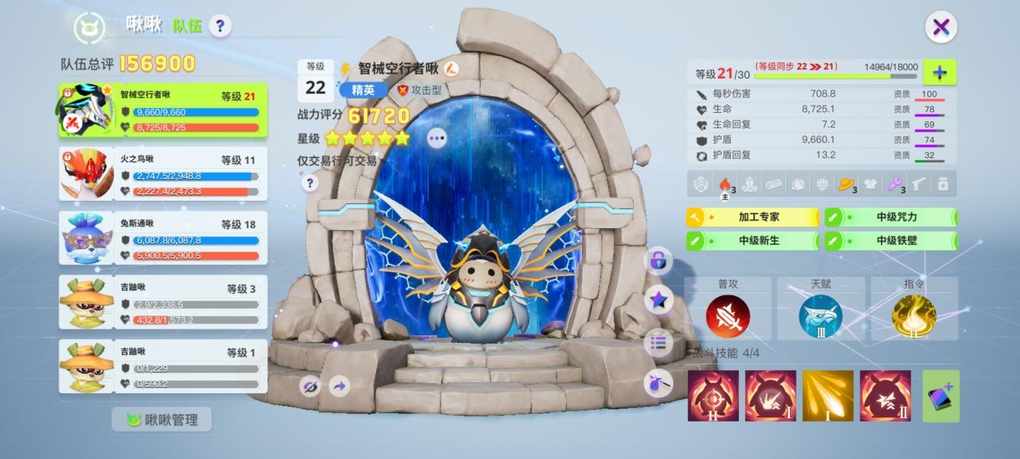Close the team screen with the X button
1020x459 pixels.
pos(940,27)
